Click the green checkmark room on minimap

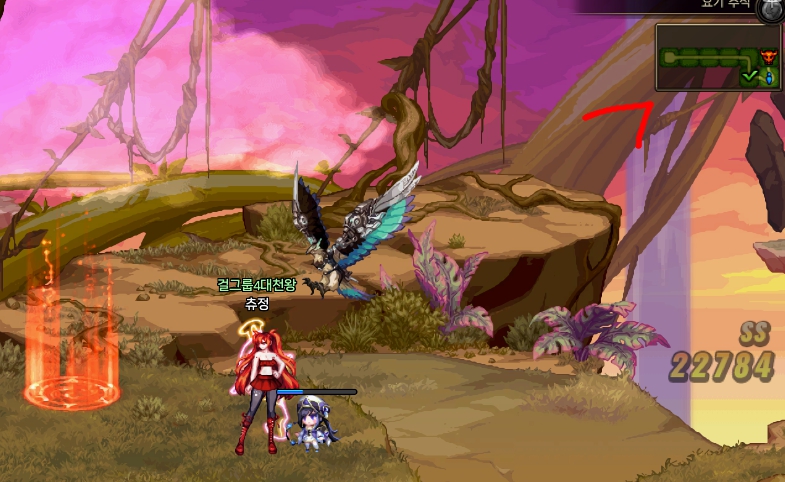point(749,75)
